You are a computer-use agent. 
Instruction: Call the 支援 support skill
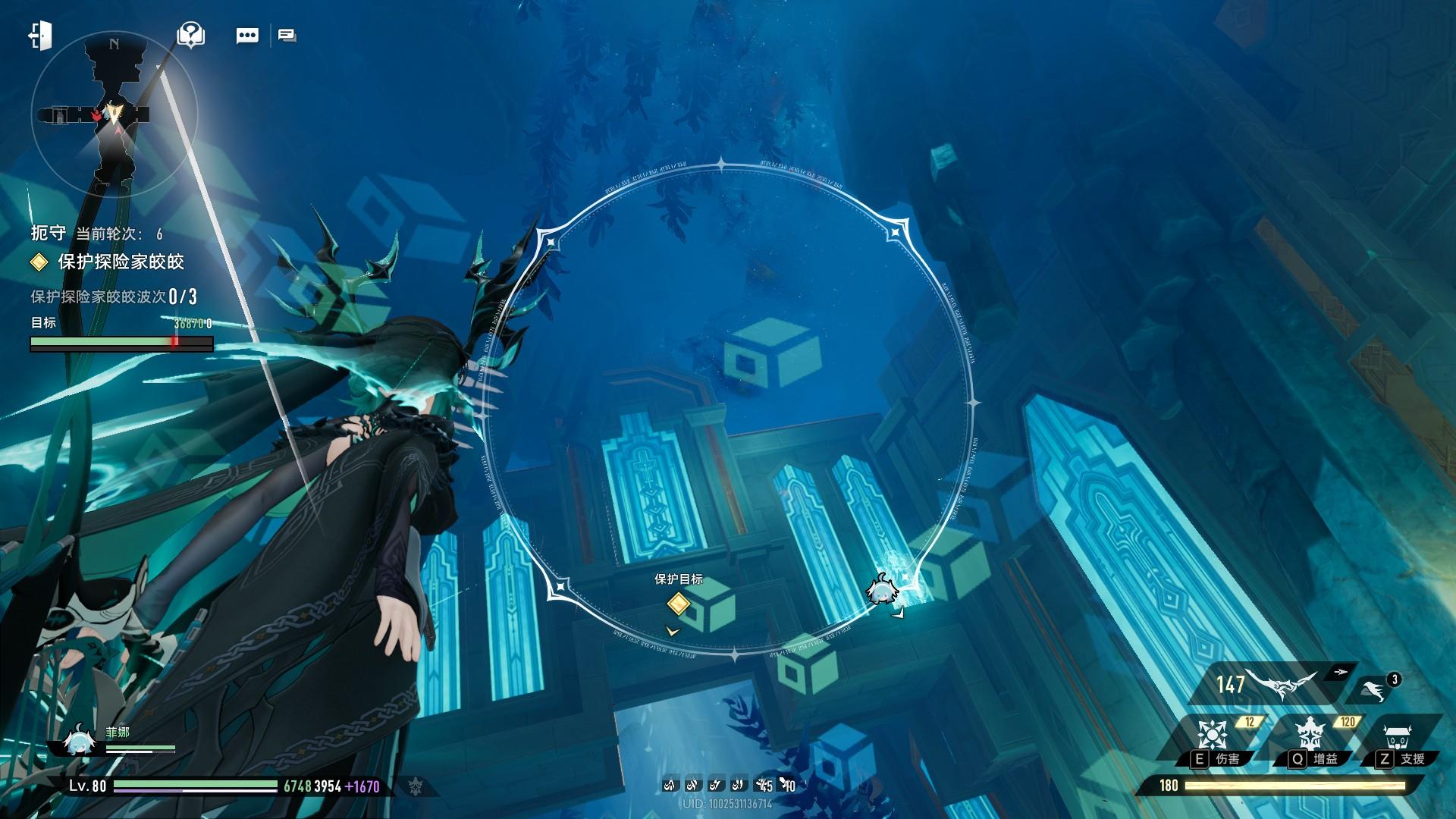click(1396, 734)
